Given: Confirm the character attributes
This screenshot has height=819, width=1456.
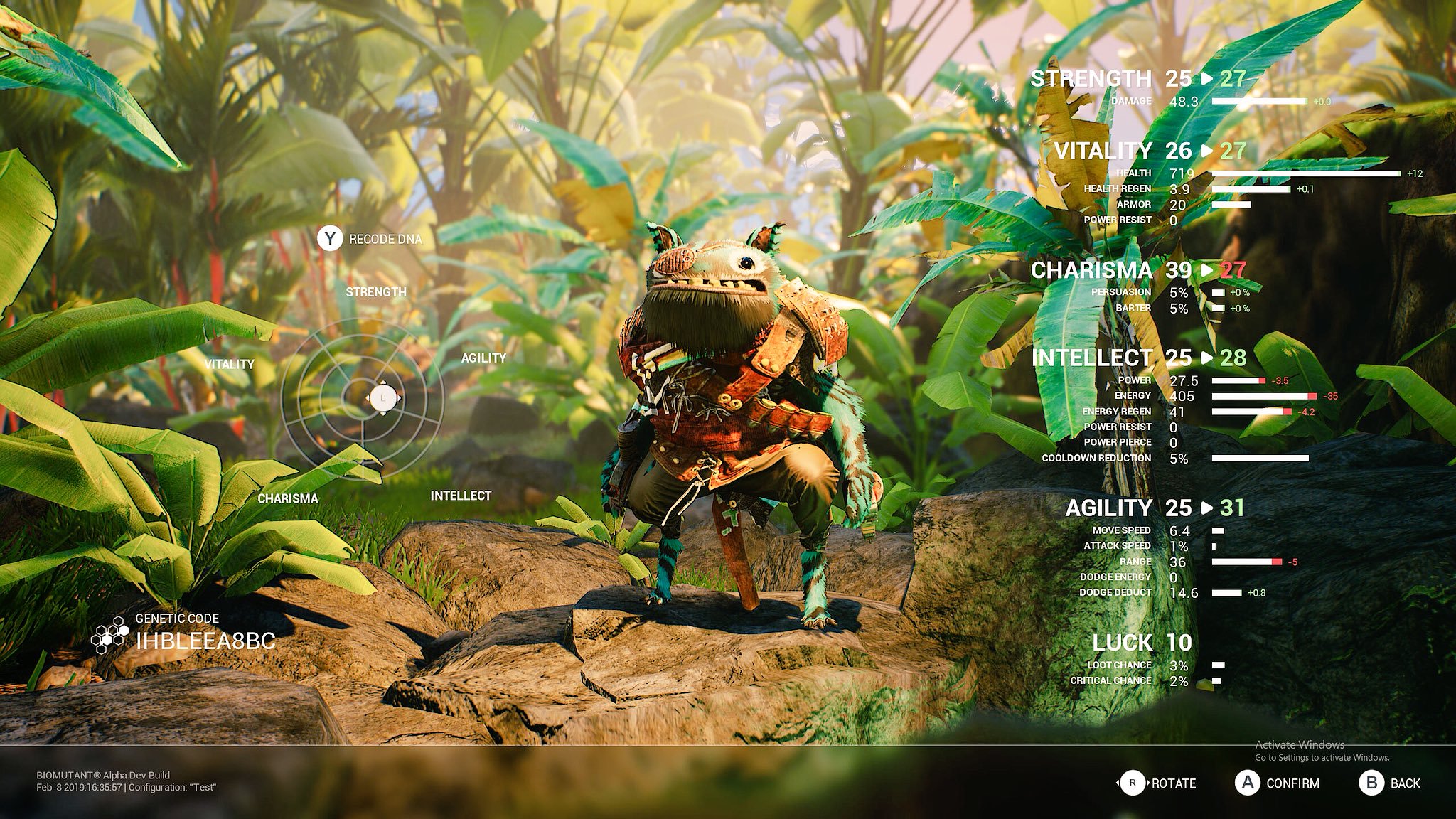Looking at the screenshot, I should tap(1278, 783).
